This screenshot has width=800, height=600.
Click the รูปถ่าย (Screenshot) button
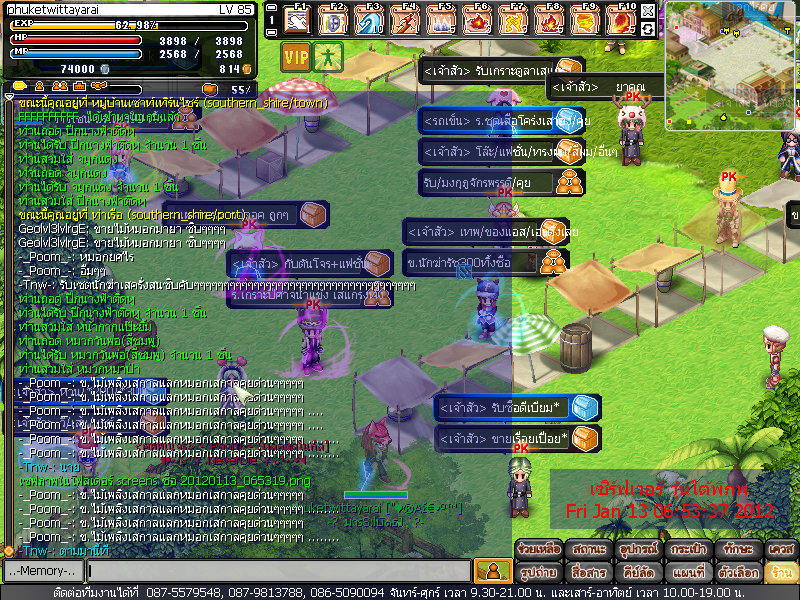[x=538, y=572]
